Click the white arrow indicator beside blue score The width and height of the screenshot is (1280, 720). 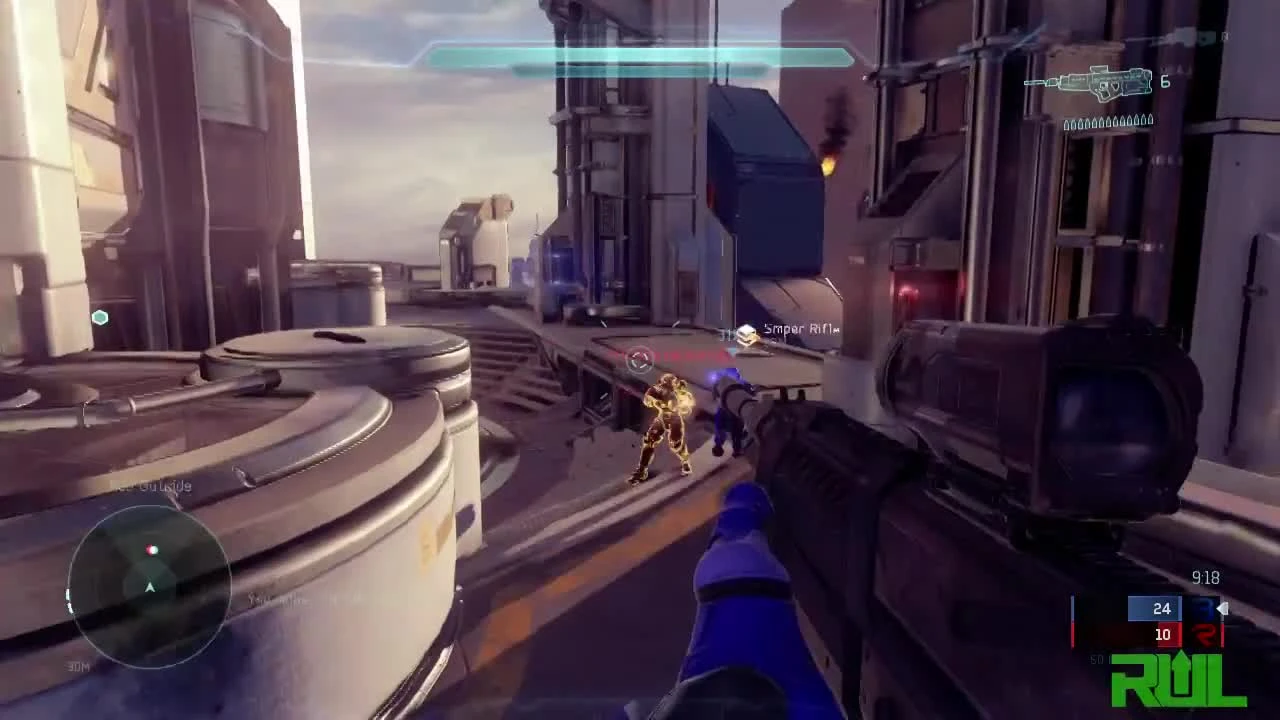(1221, 608)
